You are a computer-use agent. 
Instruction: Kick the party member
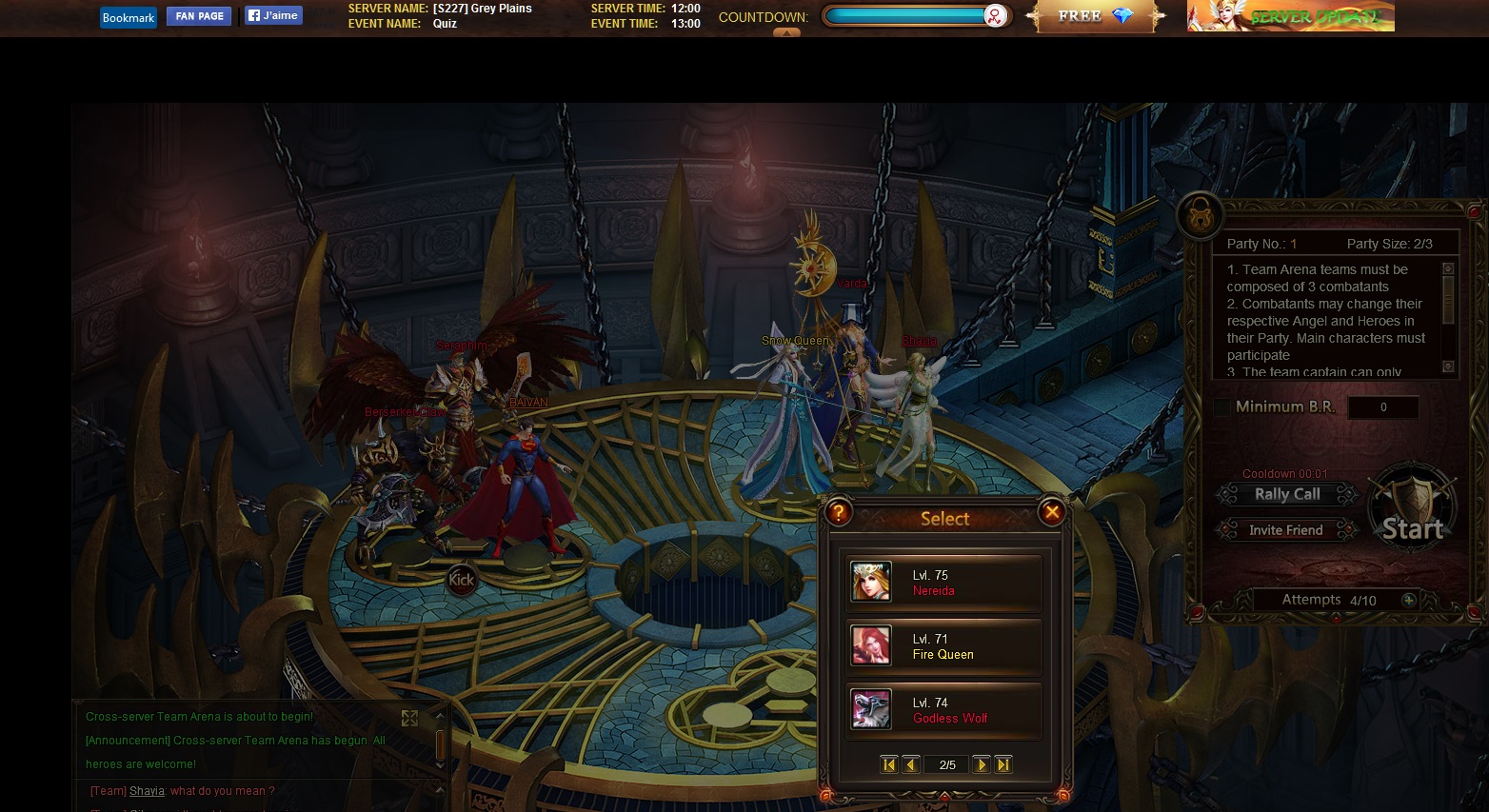pos(461,579)
